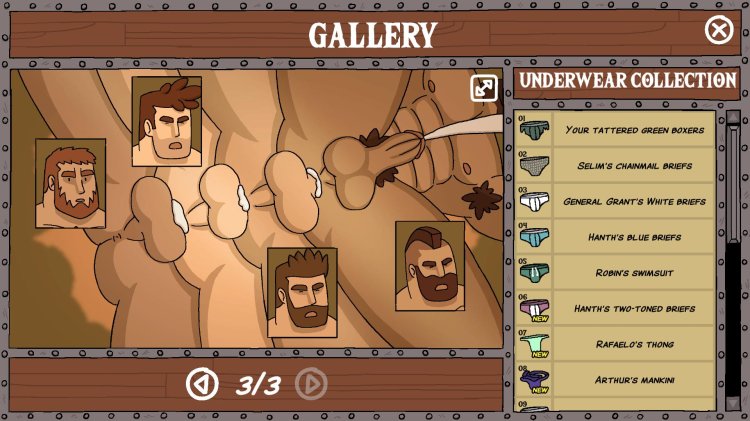This screenshot has height=421, width=750.
Task: Pick Robin's swimsuit in the collection
Action: (x=616, y=272)
